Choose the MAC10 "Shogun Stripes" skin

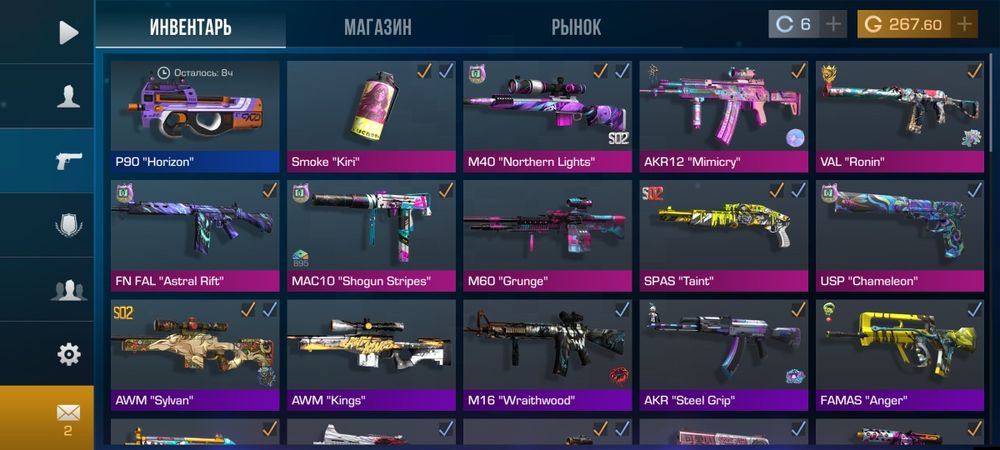[371, 235]
